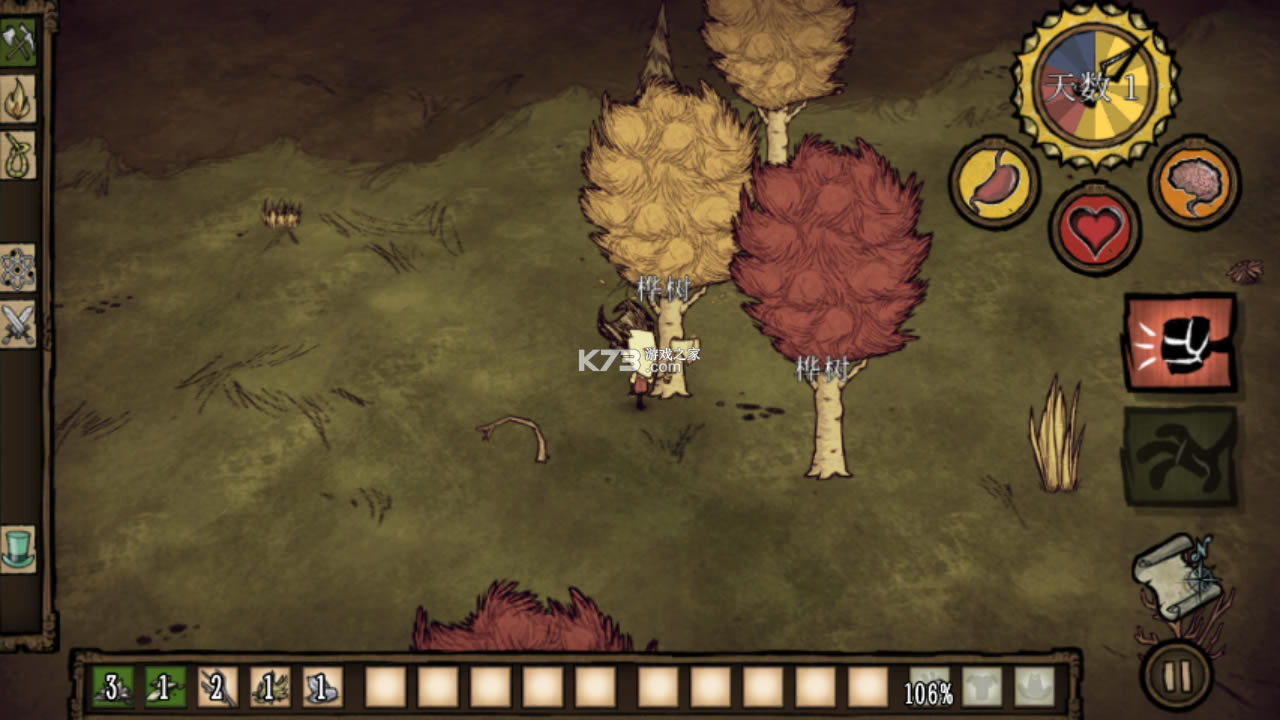
Task: Select the inventory stack of 3 items
Action: coord(113,687)
